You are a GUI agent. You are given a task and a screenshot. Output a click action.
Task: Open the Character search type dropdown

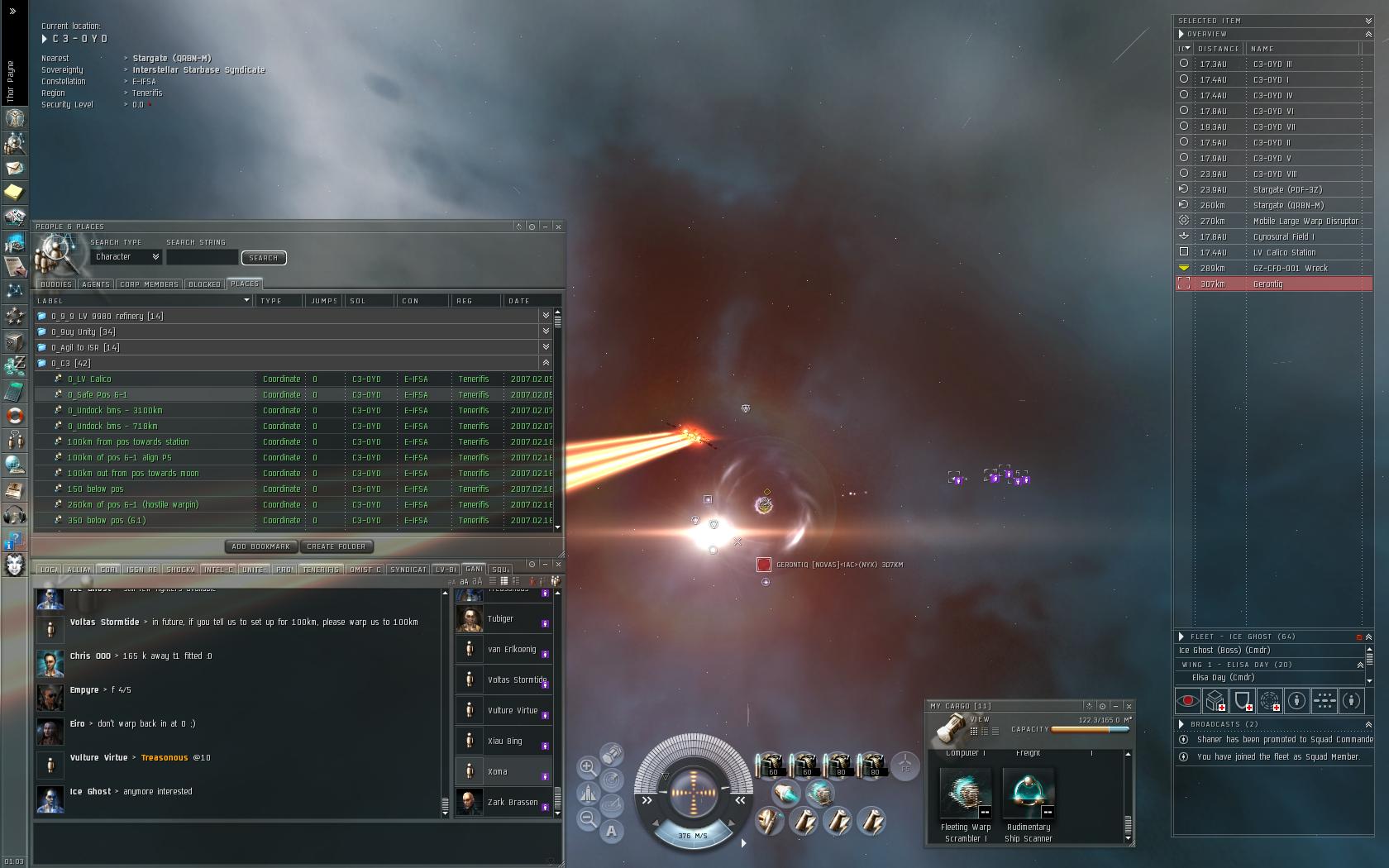coord(126,257)
